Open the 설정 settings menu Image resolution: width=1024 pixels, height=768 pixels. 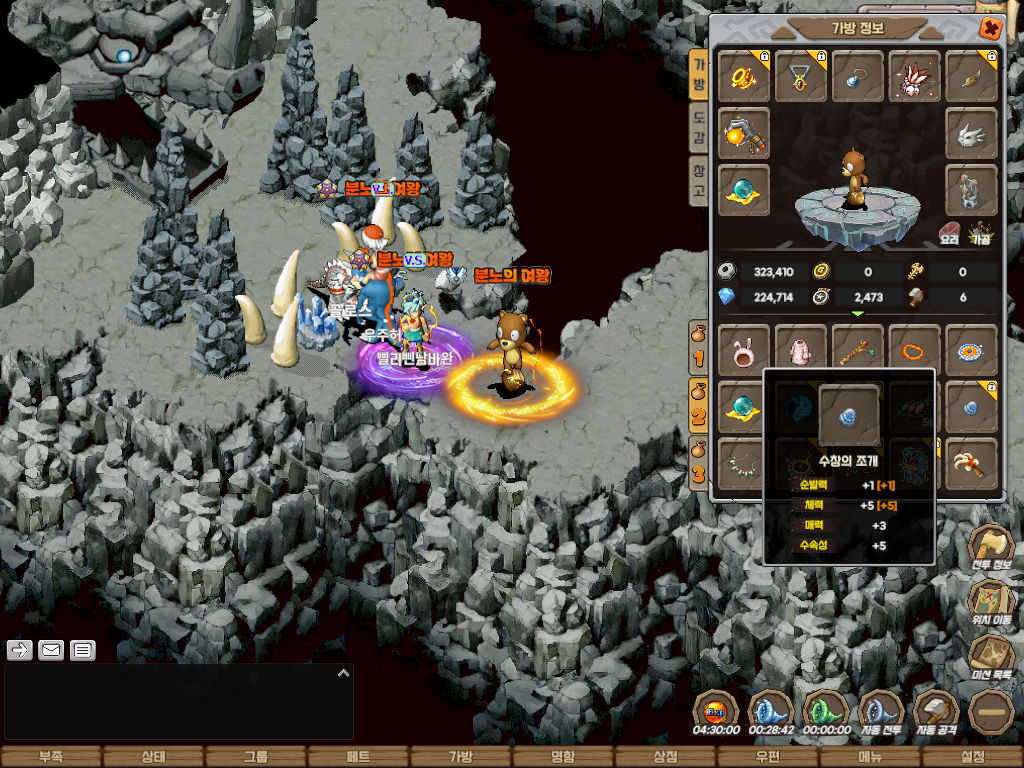[x=972, y=757]
